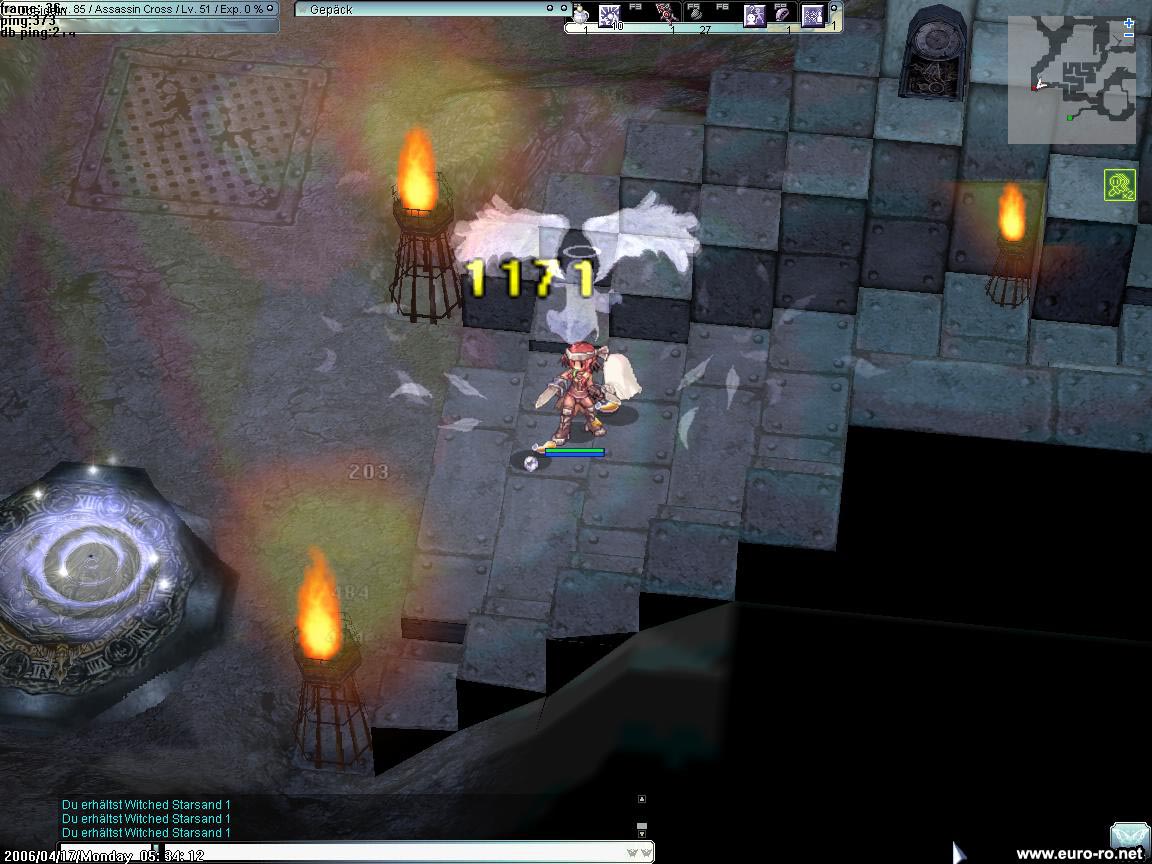Image resolution: width=1152 pixels, height=864 pixels.
Task: Click the green status buff icon
Action: click(x=1119, y=185)
